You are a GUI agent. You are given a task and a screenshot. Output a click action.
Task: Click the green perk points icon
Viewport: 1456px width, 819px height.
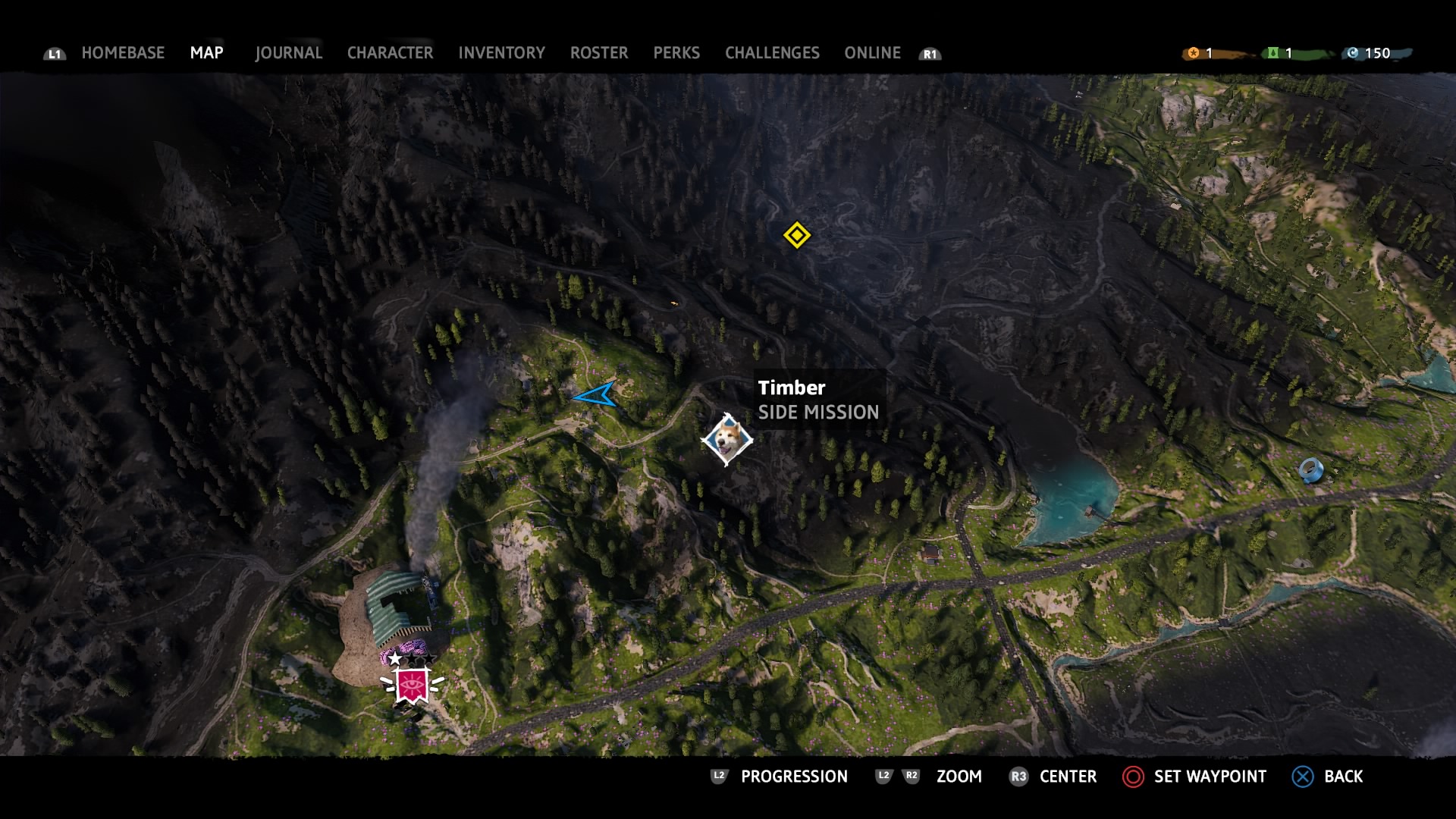pos(1272,53)
